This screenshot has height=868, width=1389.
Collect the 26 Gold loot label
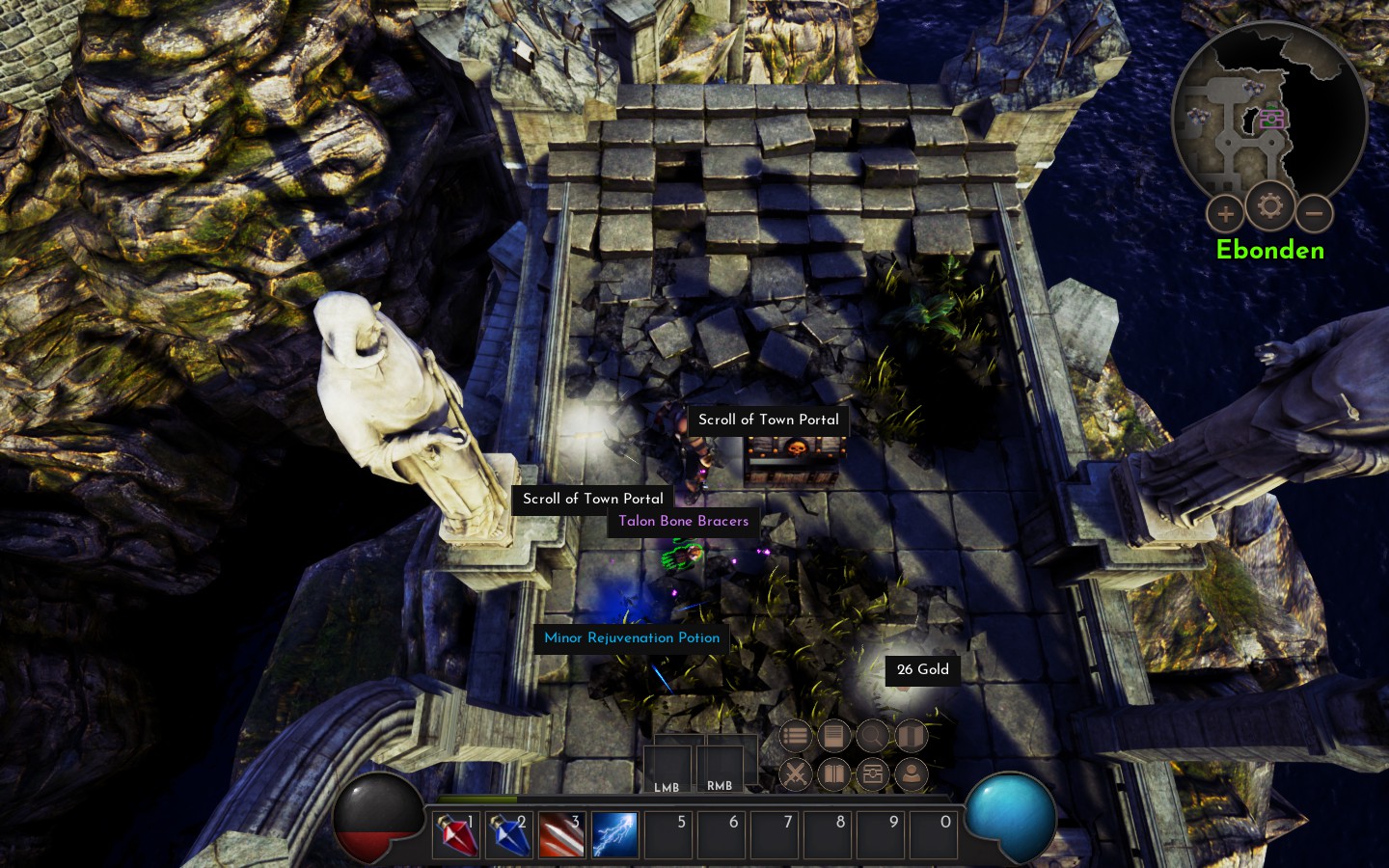[x=922, y=670]
